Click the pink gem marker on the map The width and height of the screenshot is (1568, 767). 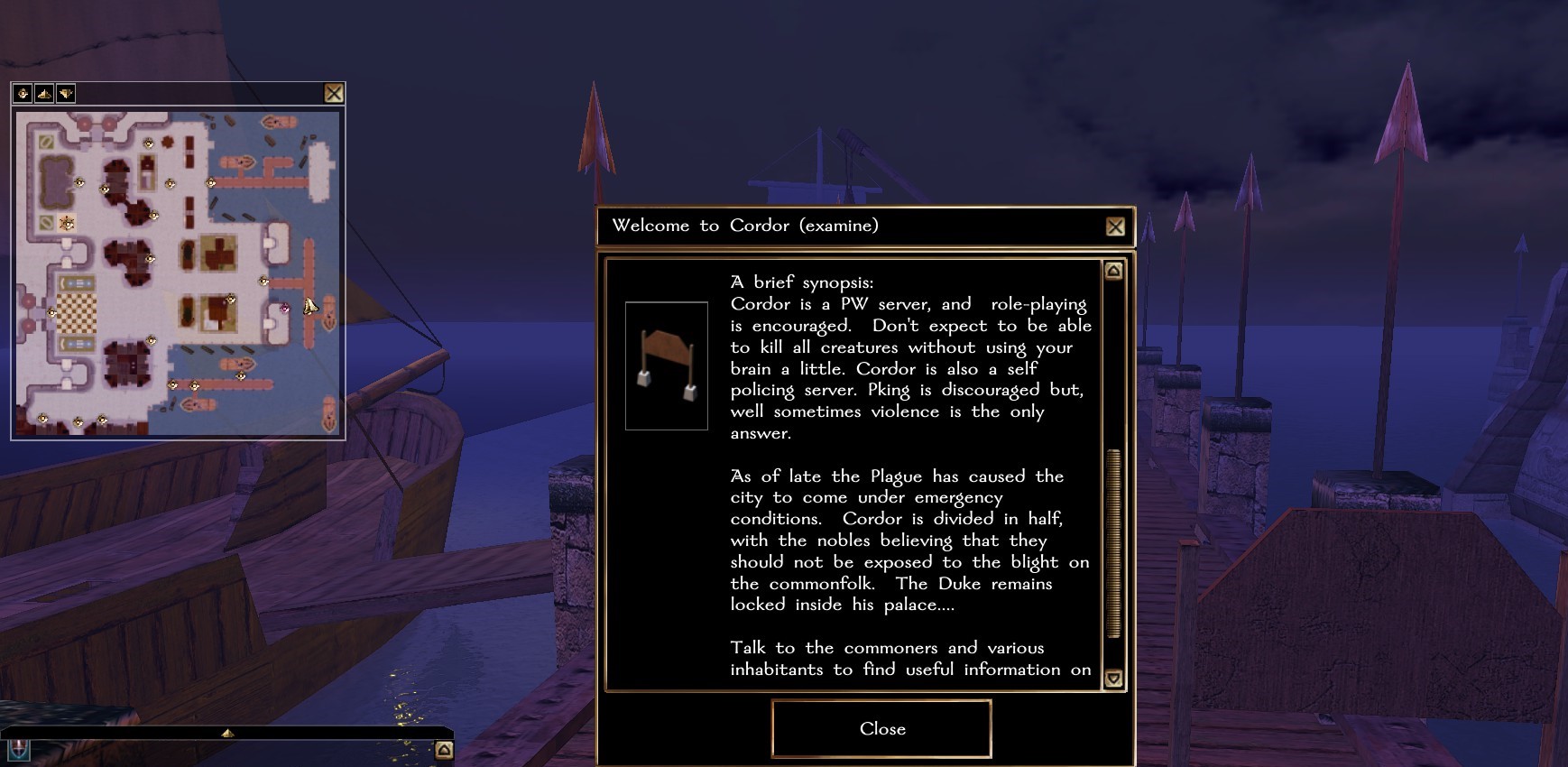pyautogui.click(x=285, y=308)
